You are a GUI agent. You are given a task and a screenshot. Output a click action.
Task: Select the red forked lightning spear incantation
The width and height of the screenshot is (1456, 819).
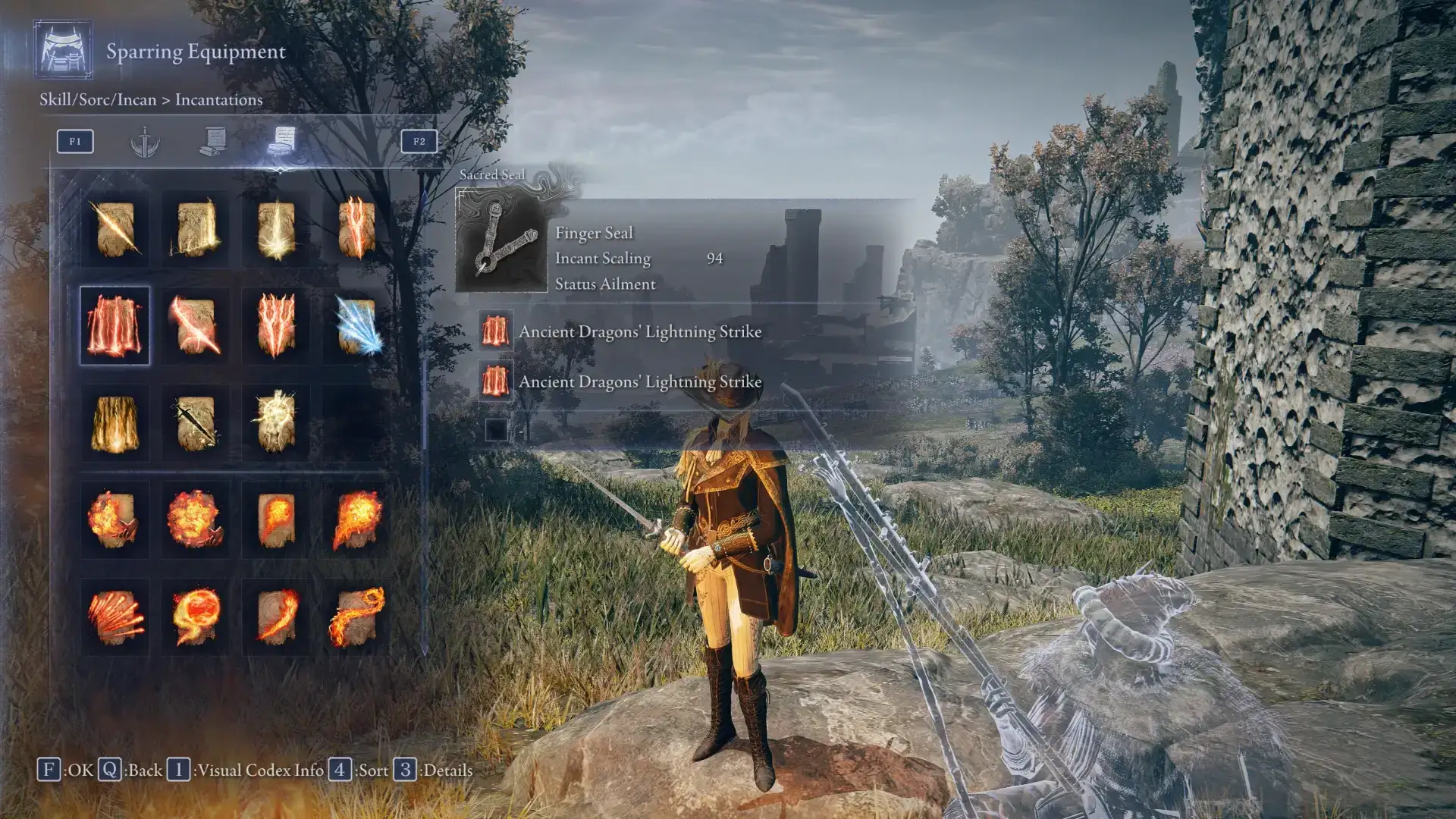point(356,228)
